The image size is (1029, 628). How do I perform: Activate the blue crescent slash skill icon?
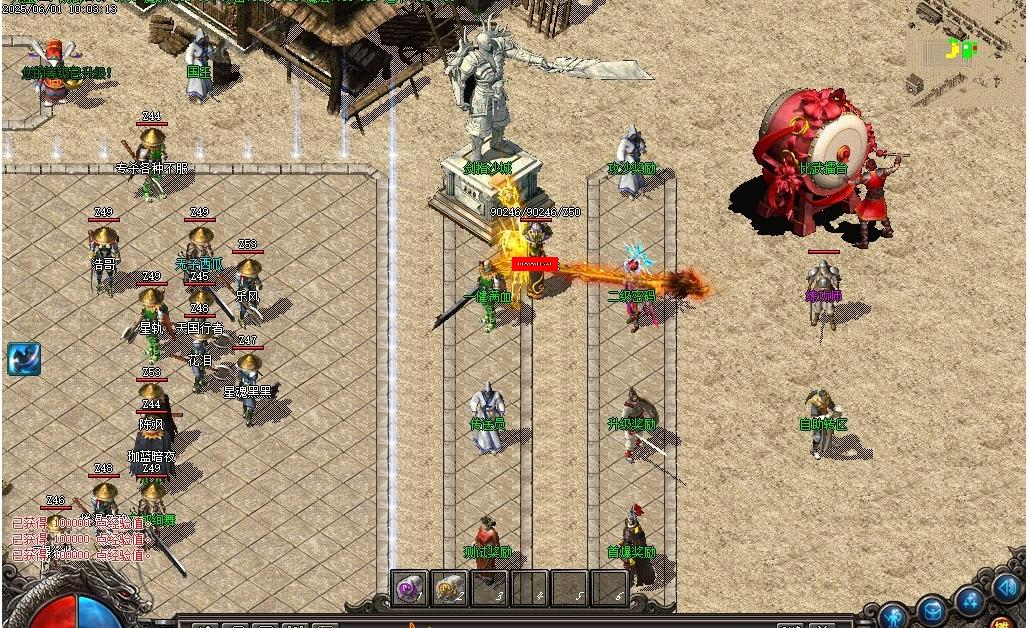23,359
